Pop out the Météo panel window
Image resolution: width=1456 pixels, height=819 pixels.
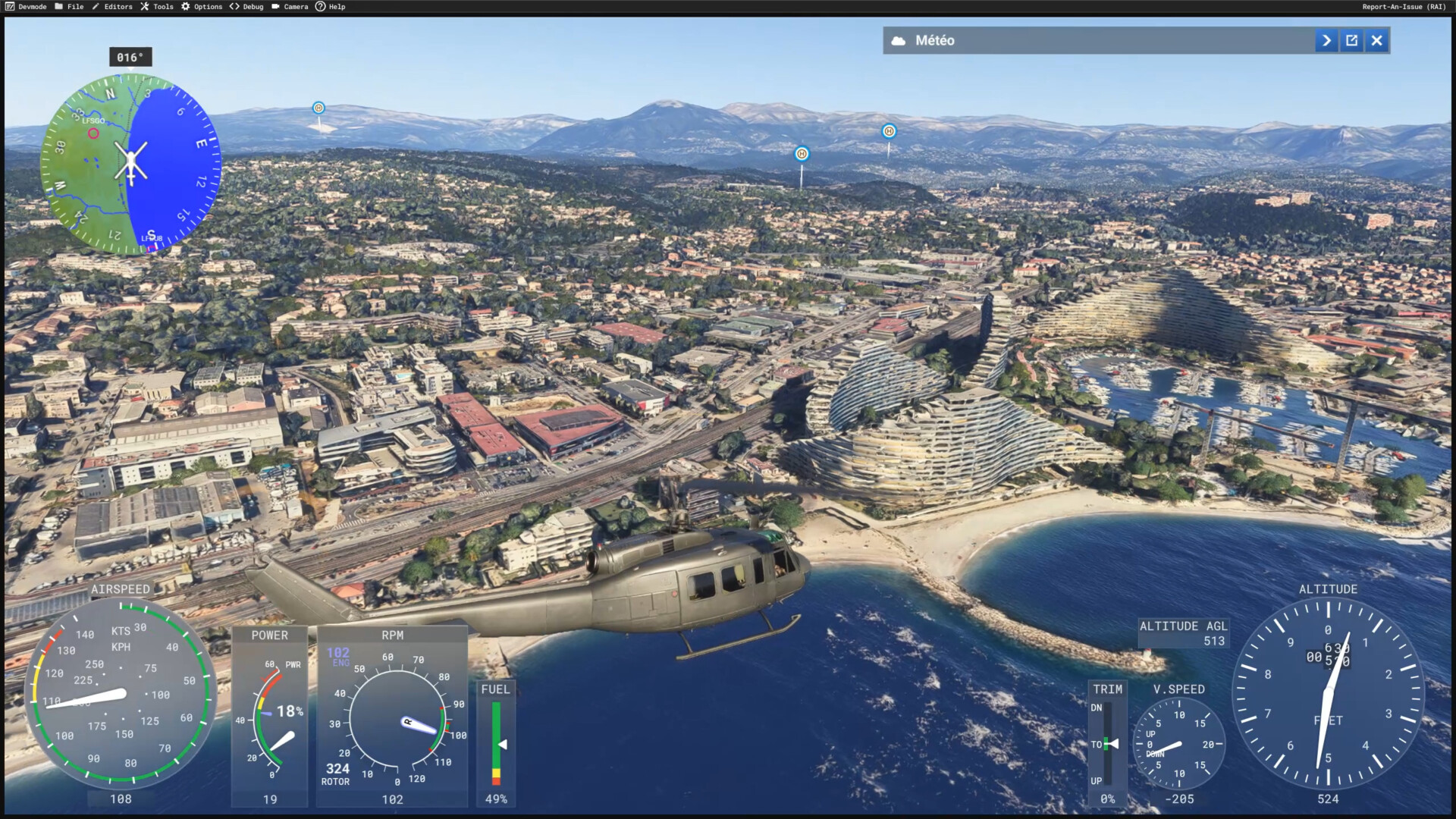click(1351, 41)
